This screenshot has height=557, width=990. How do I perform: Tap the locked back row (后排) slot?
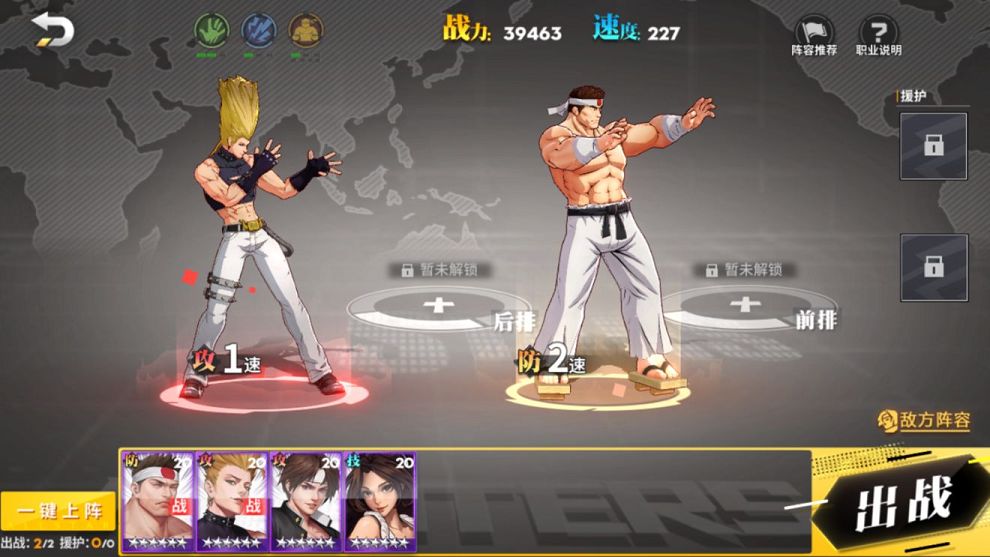[x=440, y=306]
